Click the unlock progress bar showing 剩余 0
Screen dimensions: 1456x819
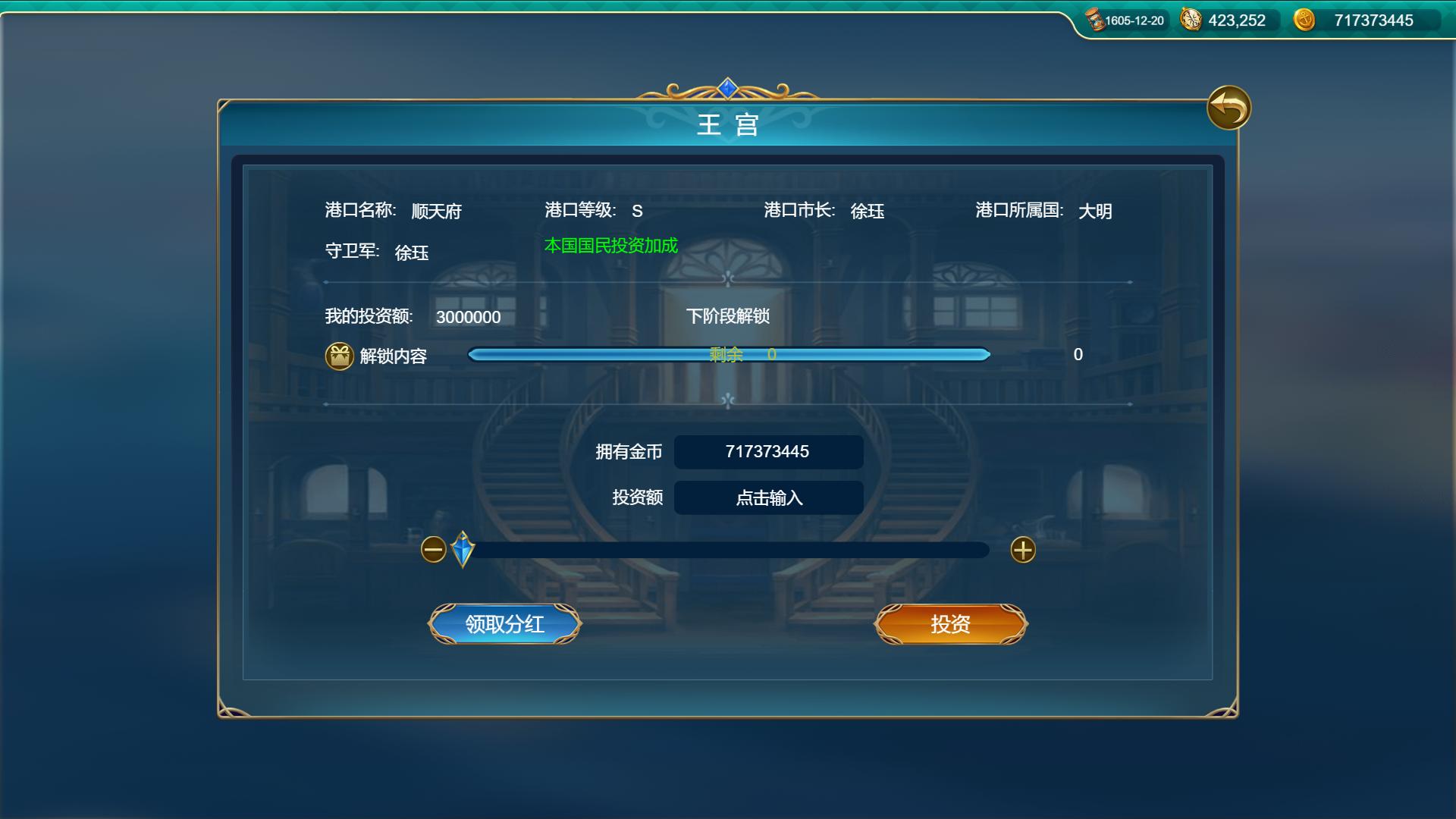pyautogui.click(x=730, y=354)
